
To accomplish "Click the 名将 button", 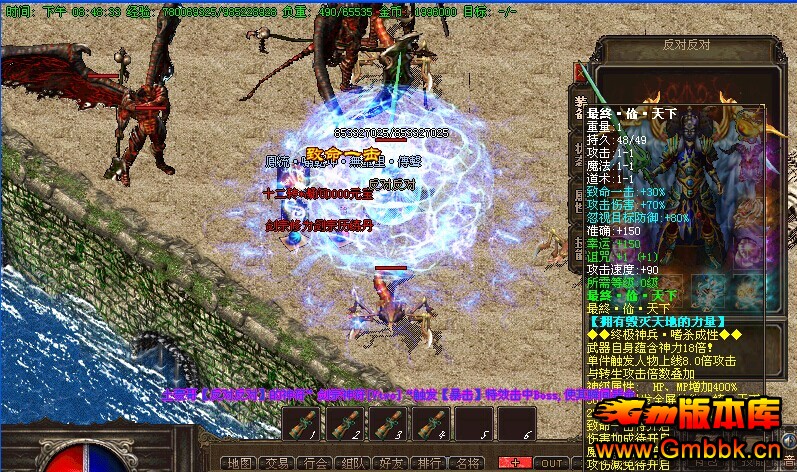I will [x=466, y=463].
